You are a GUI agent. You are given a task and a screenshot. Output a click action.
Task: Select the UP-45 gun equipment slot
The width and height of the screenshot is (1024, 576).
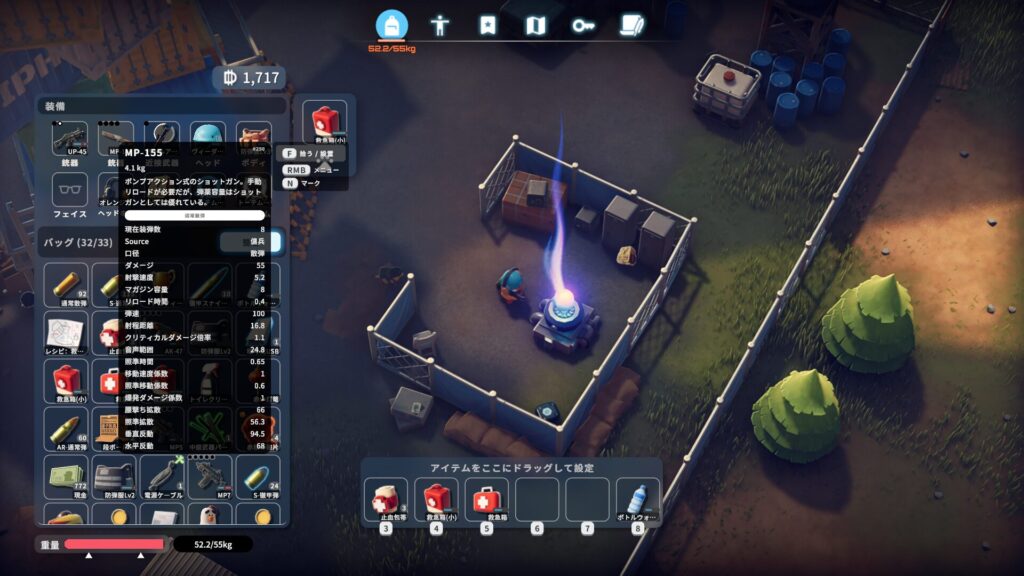tap(70, 140)
